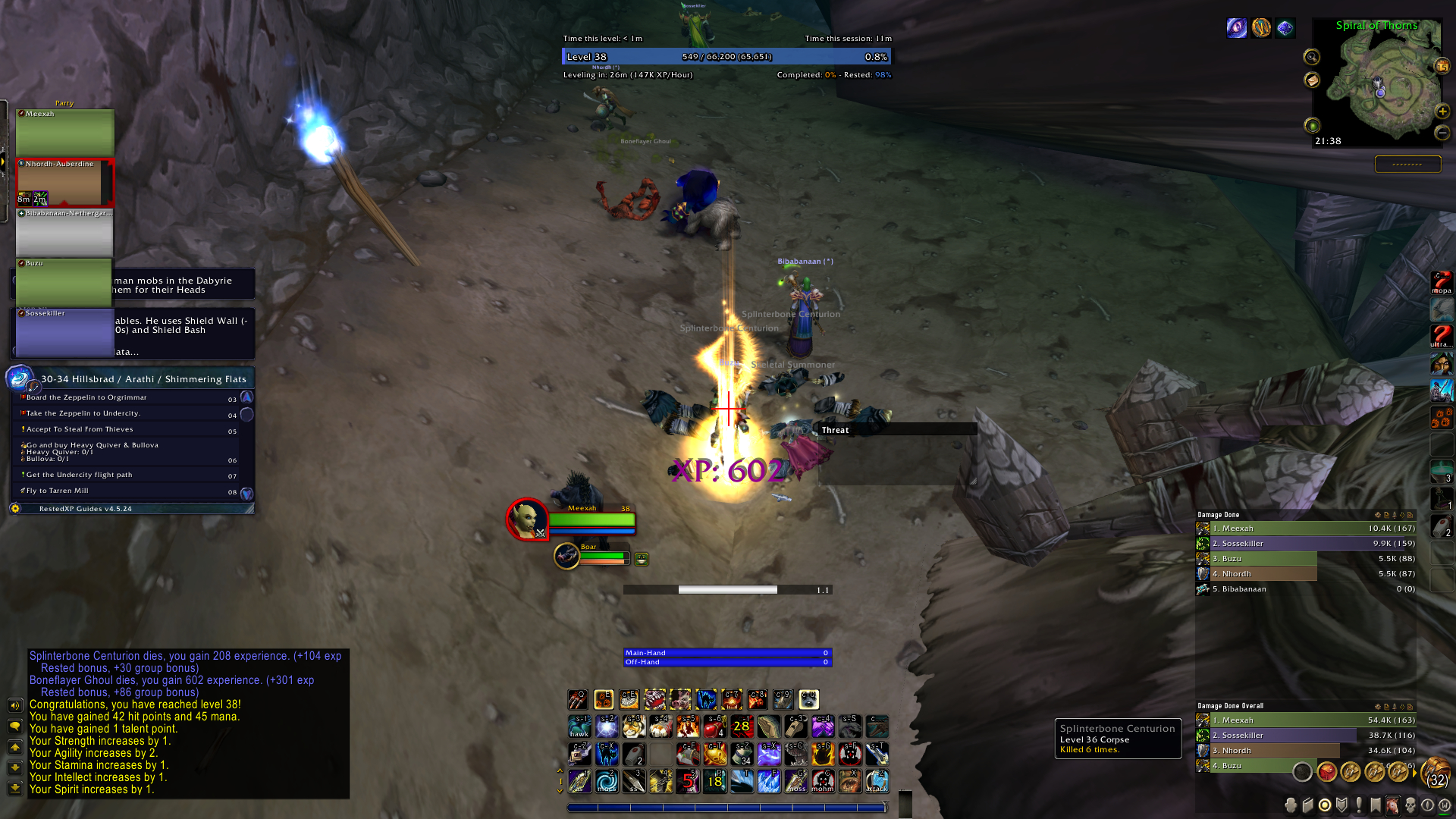Zoom in on the minimap

coord(1442,111)
